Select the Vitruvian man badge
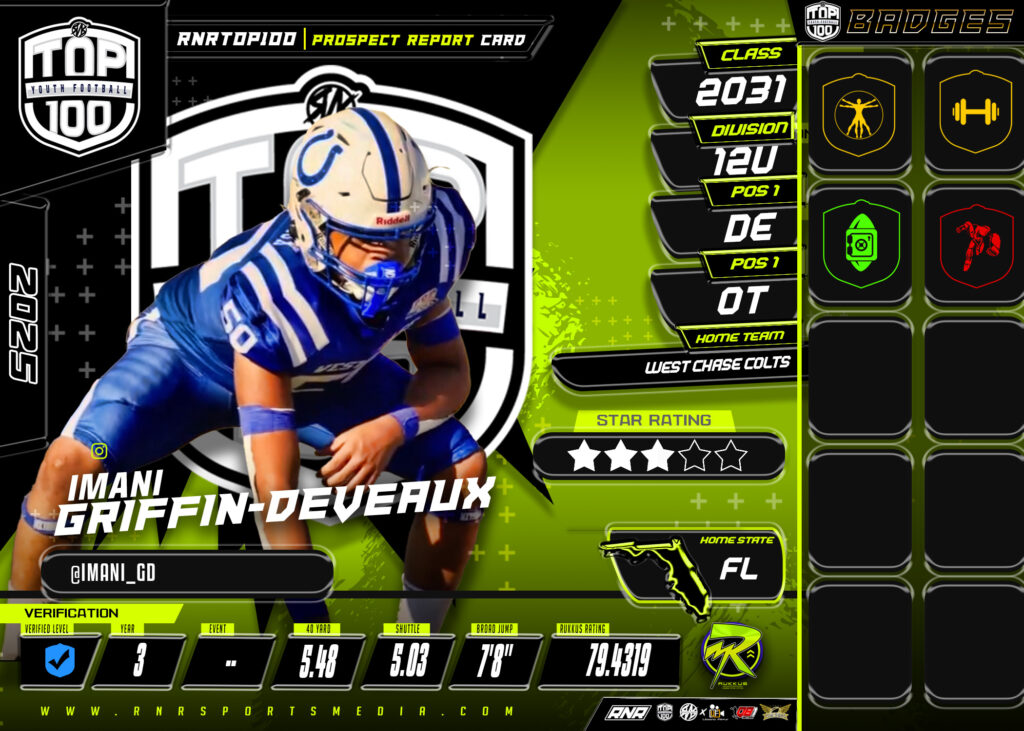The height and width of the screenshot is (731, 1024). pos(859,112)
